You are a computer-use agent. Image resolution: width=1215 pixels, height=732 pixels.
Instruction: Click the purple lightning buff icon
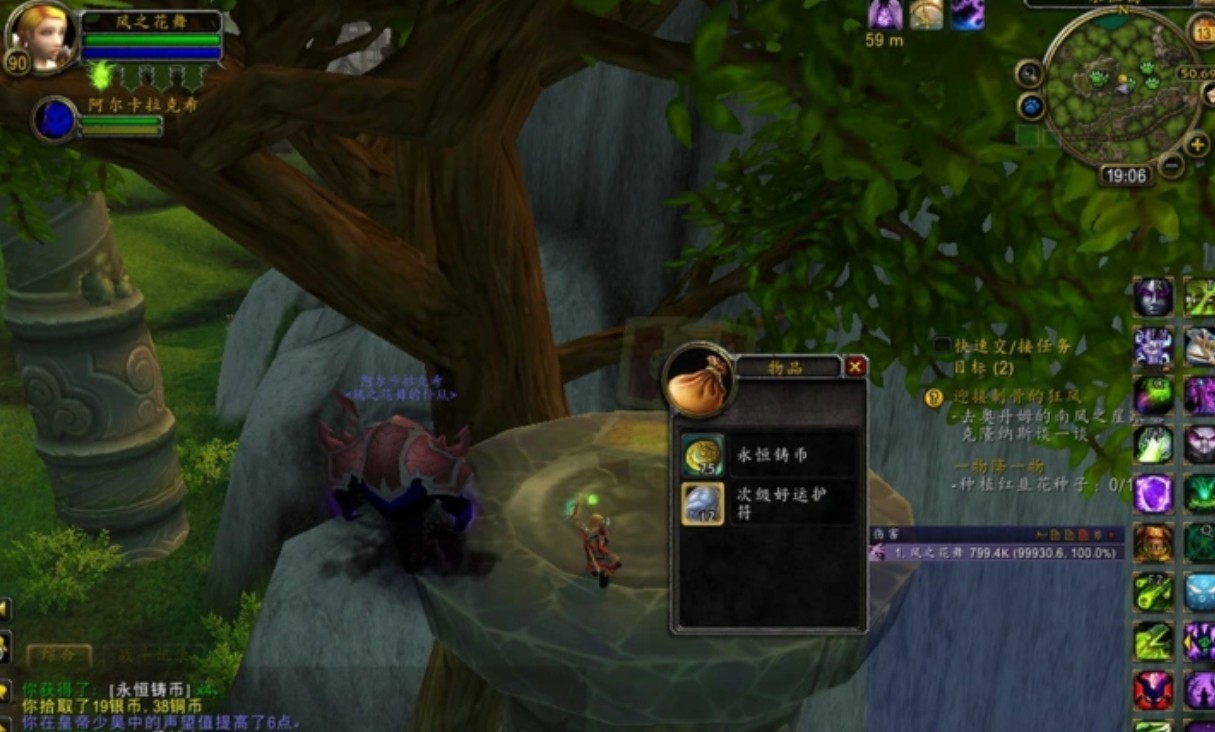967,14
